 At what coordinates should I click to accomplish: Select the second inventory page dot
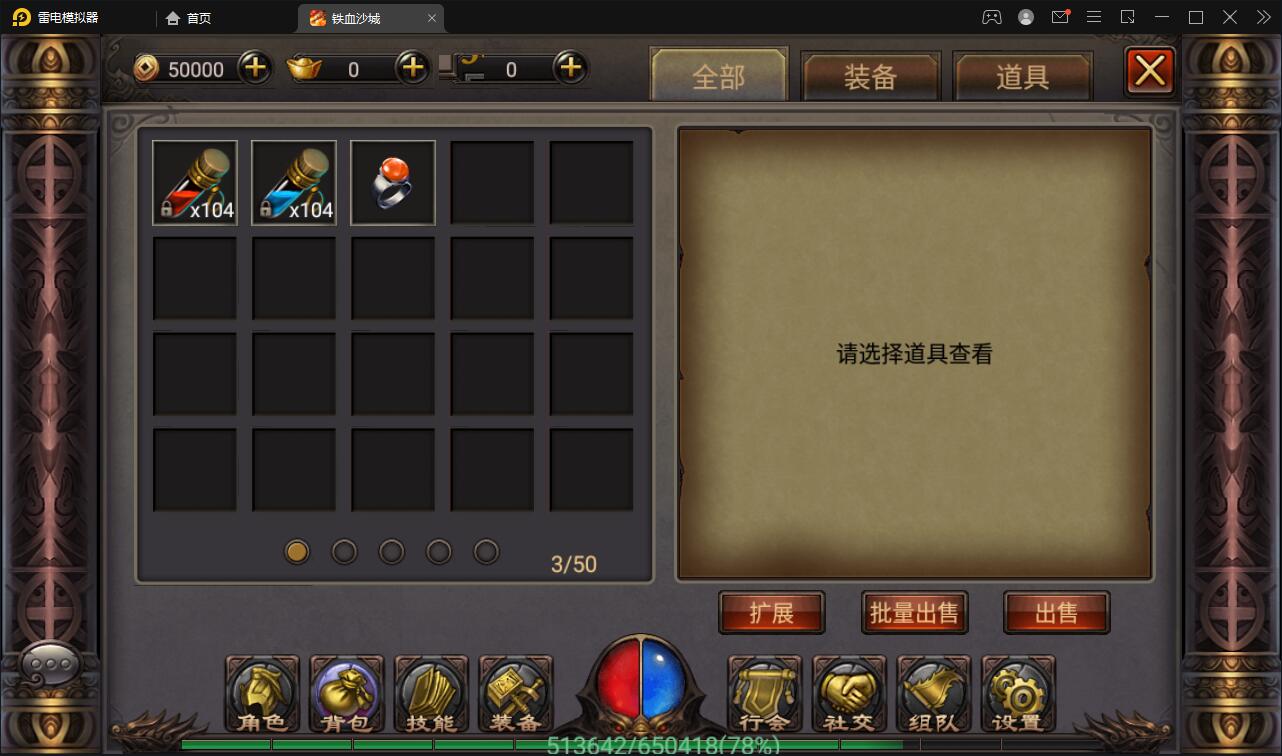pos(344,551)
